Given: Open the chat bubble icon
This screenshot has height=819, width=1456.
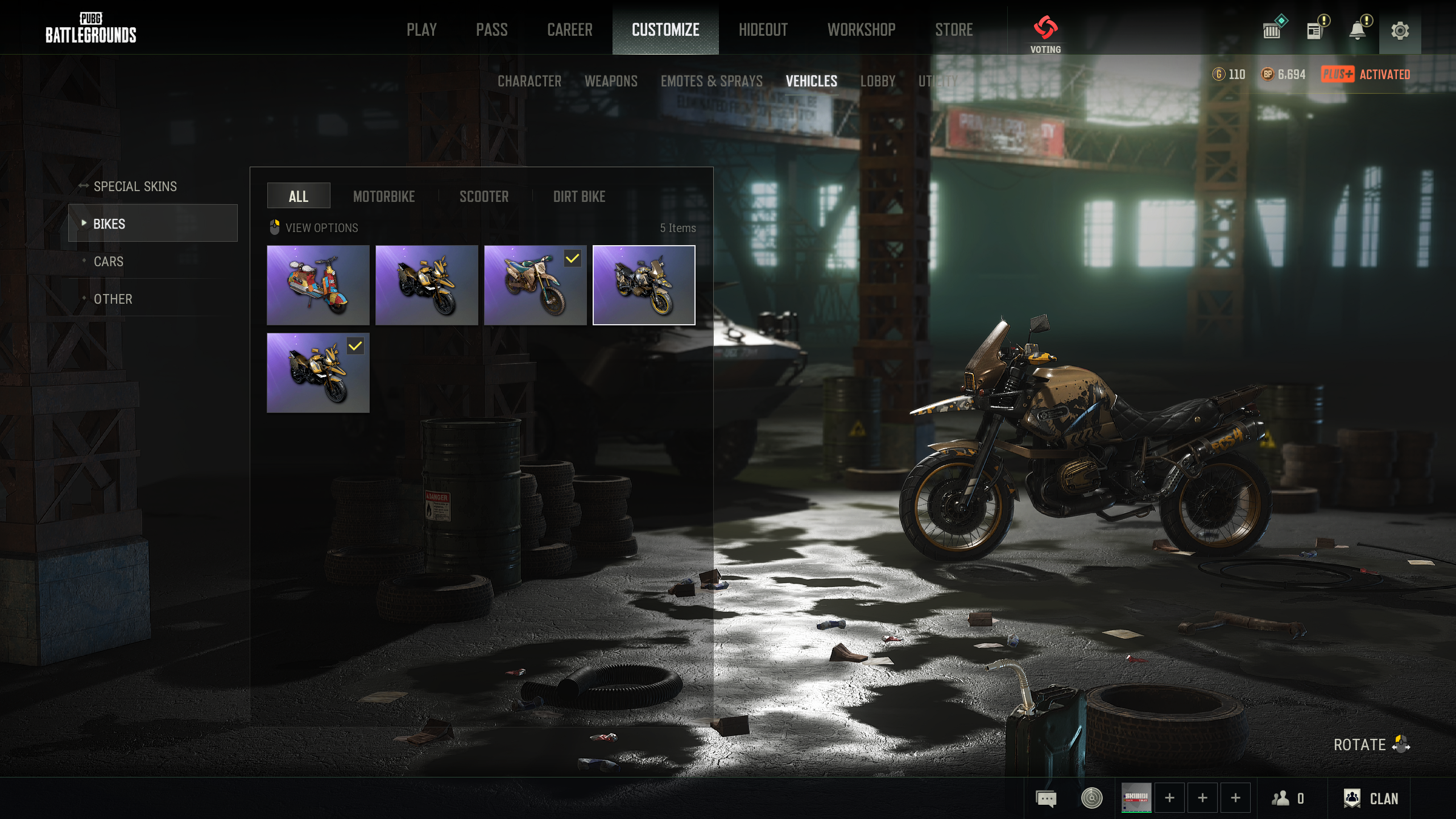Looking at the screenshot, I should click(x=1046, y=799).
